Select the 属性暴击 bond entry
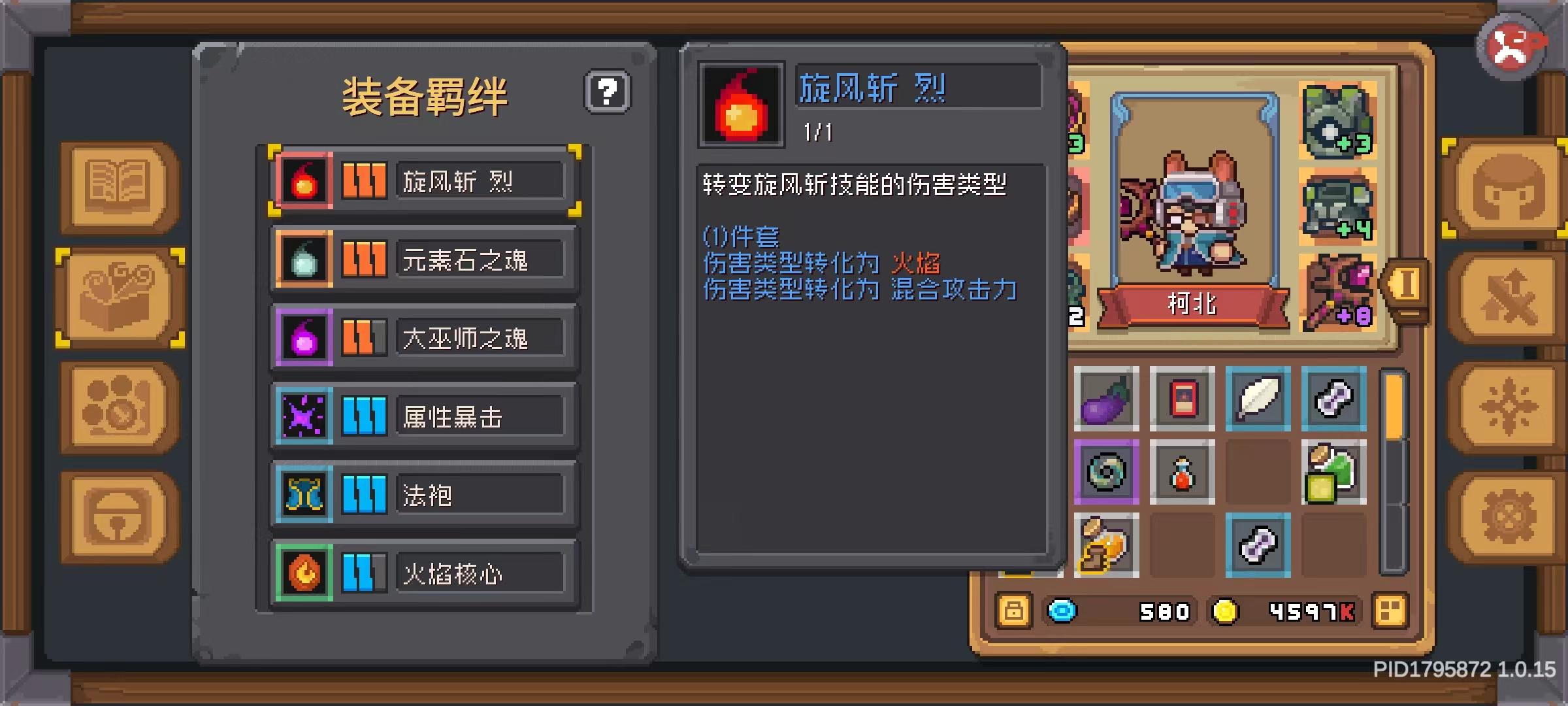The height and width of the screenshot is (706, 1568). coord(423,416)
